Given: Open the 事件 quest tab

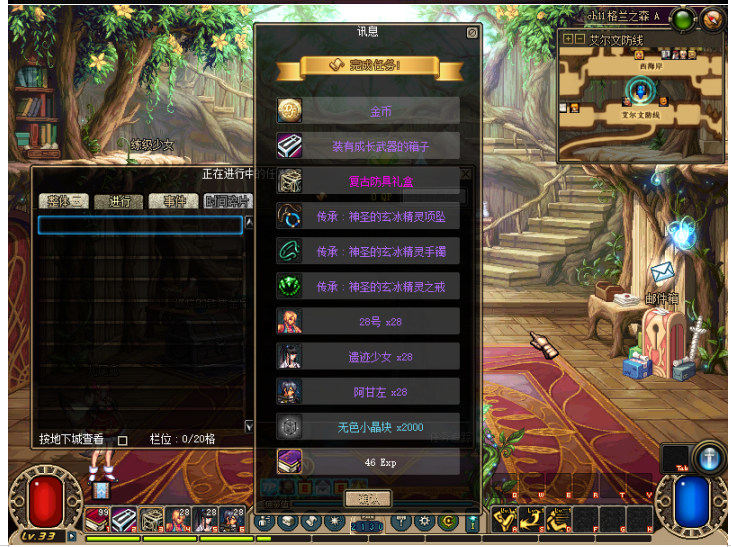Looking at the screenshot, I should coord(173,202).
